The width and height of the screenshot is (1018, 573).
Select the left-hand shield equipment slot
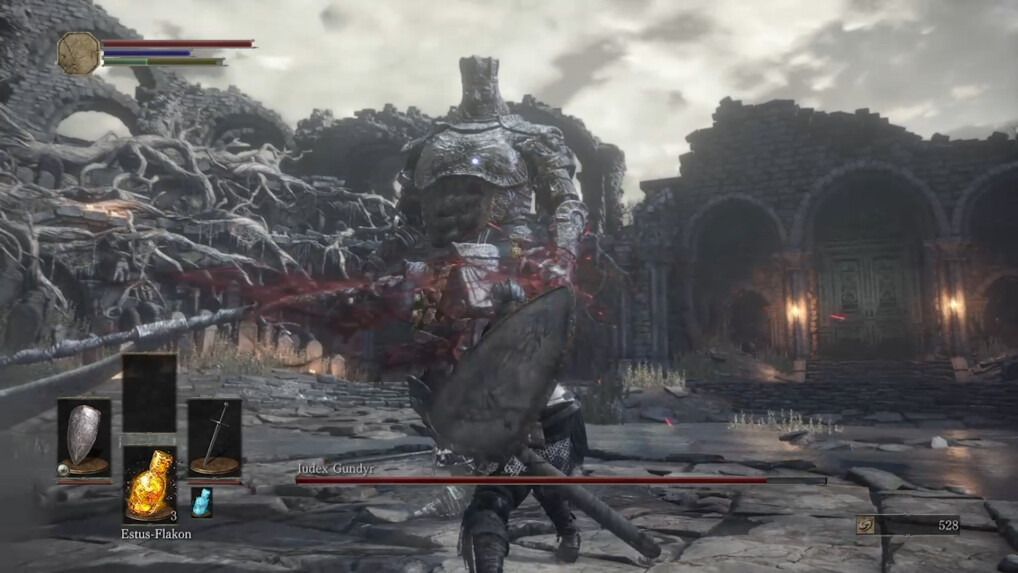(83, 438)
